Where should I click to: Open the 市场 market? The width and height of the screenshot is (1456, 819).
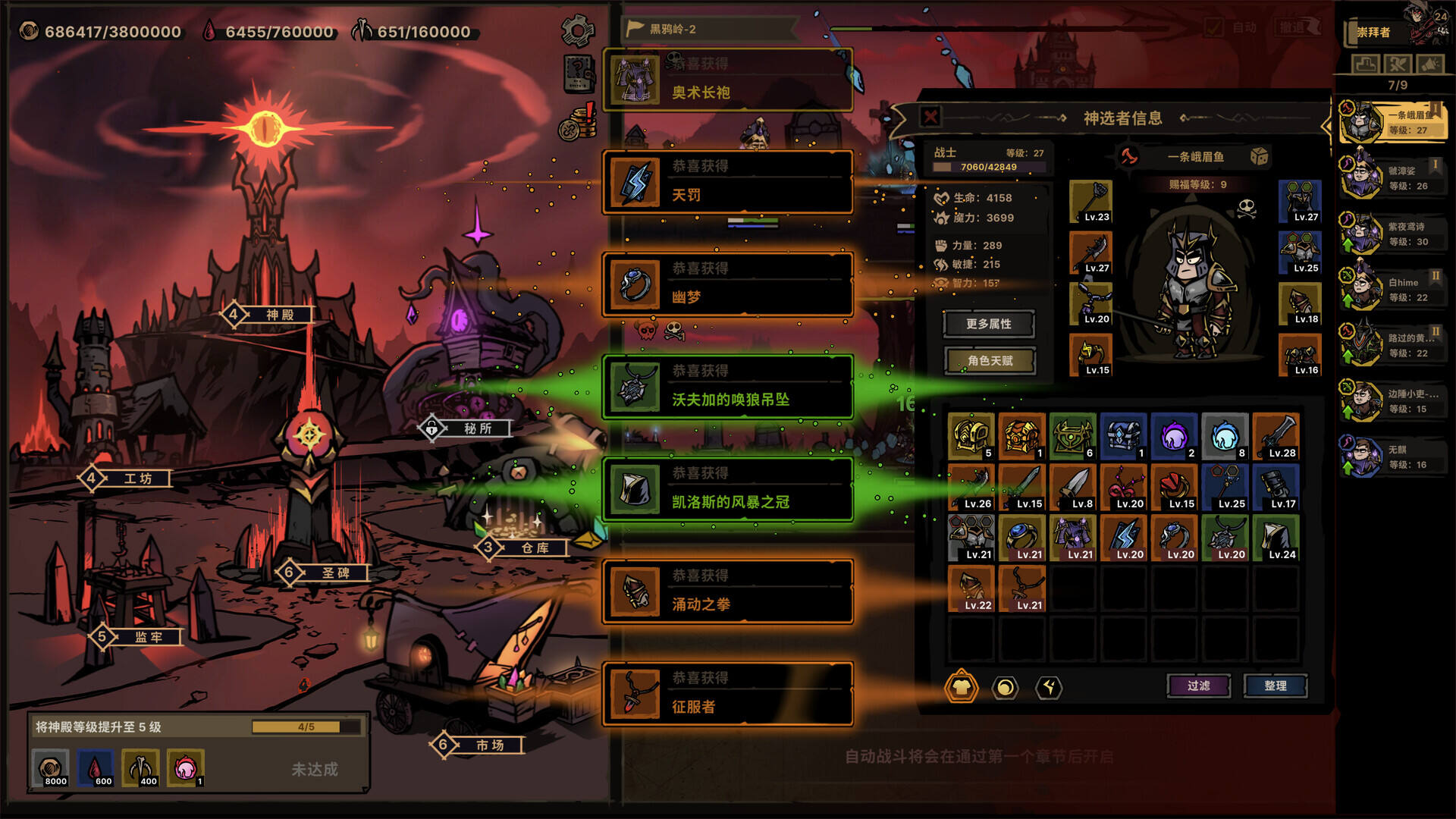(489, 745)
